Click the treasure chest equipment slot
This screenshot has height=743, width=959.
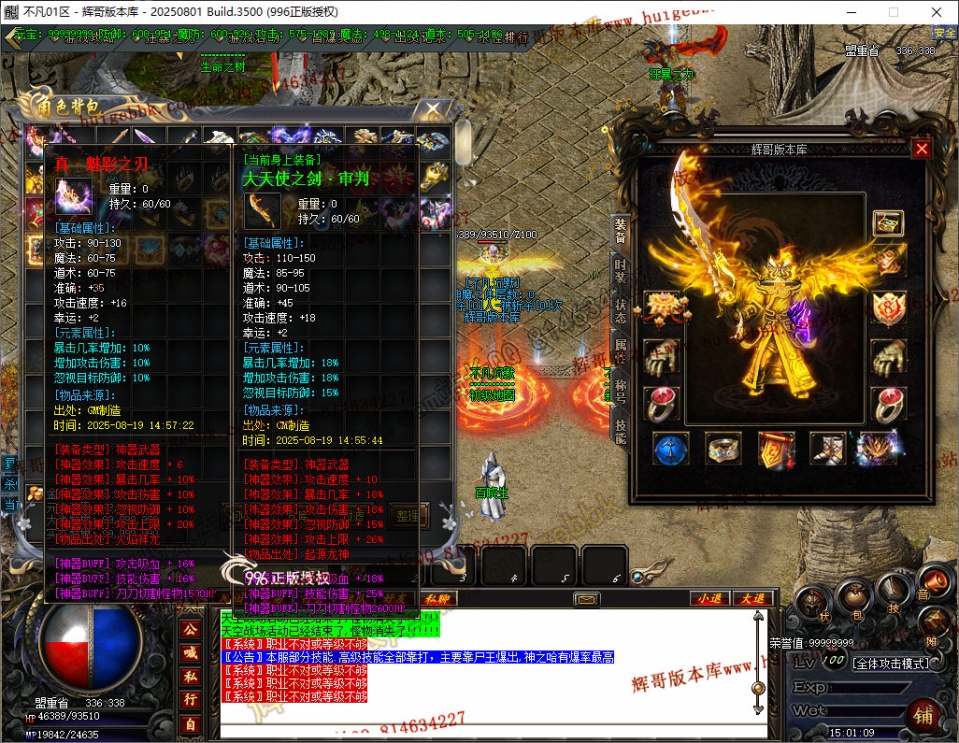888,223
